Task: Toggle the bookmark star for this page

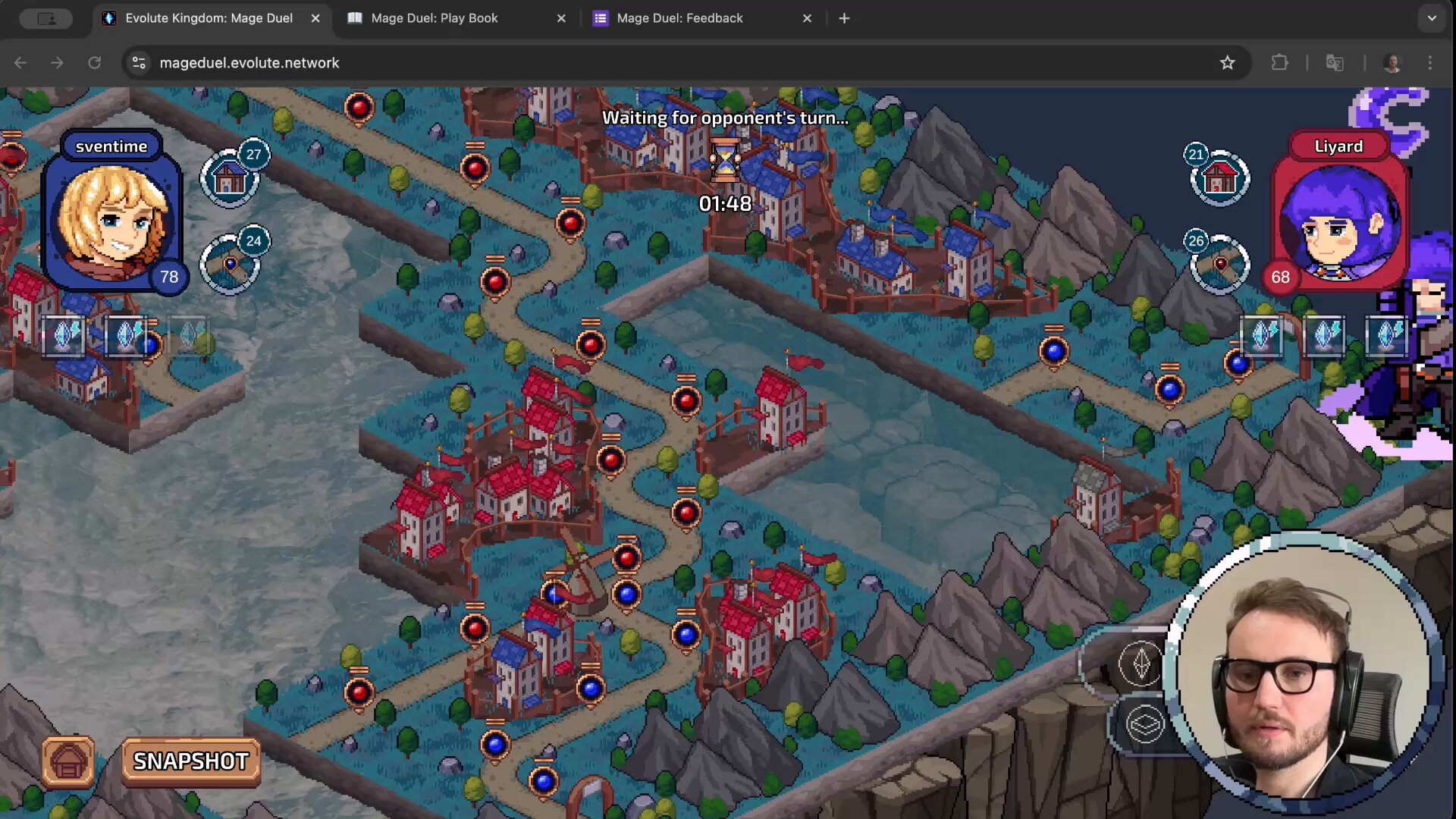Action: coord(1228,62)
